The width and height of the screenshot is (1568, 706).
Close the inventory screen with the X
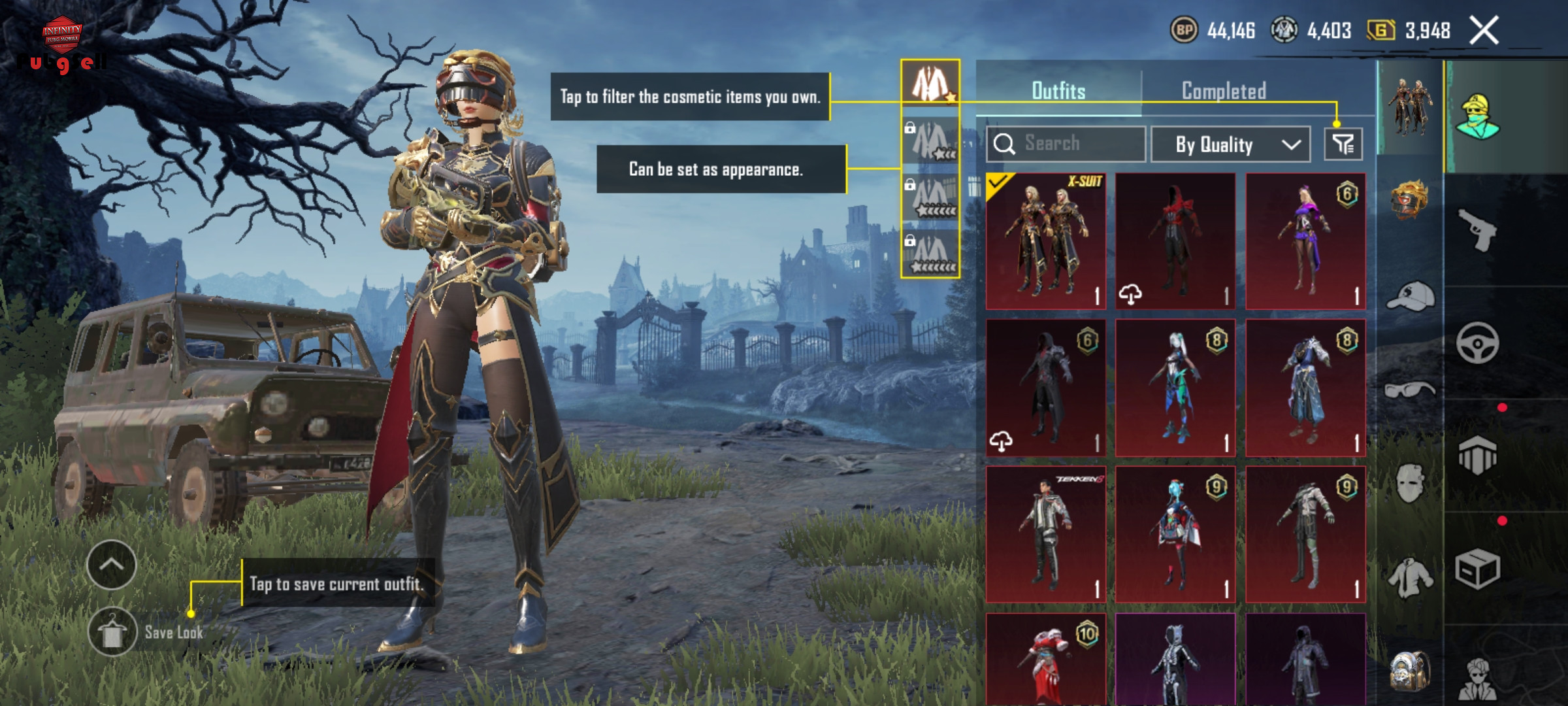[x=1483, y=31]
